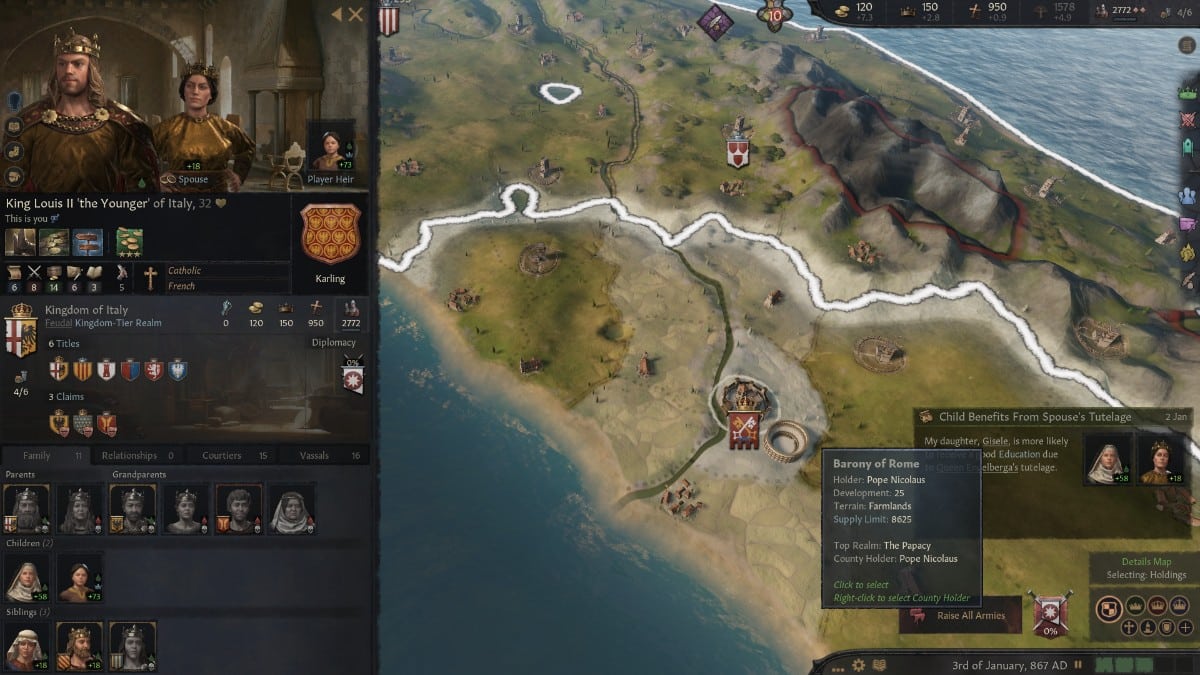Switch to the Relationships tab
The image size is (1200, 675).
136,456
